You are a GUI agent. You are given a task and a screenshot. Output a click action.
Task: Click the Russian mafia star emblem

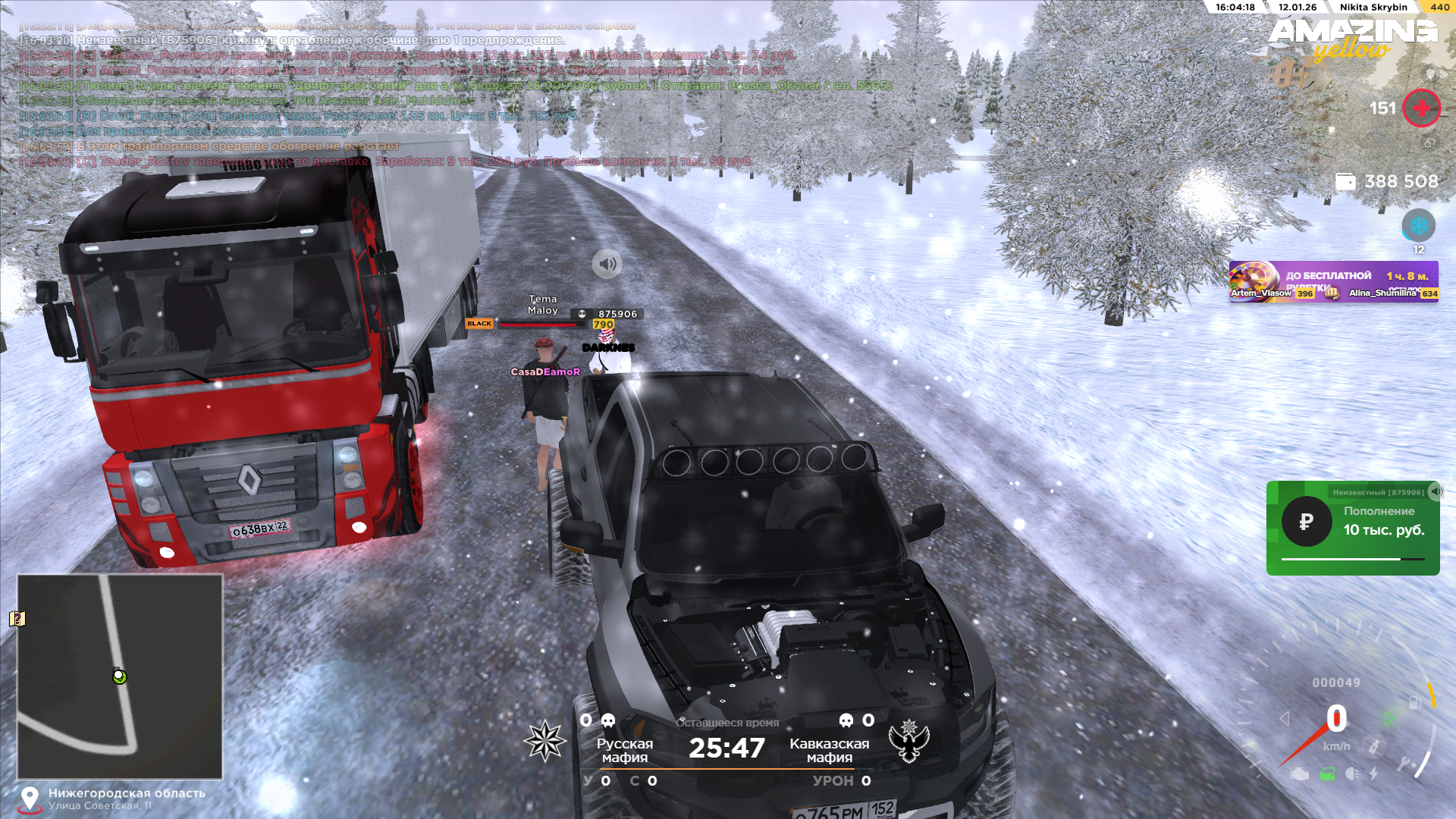point(545,740)
